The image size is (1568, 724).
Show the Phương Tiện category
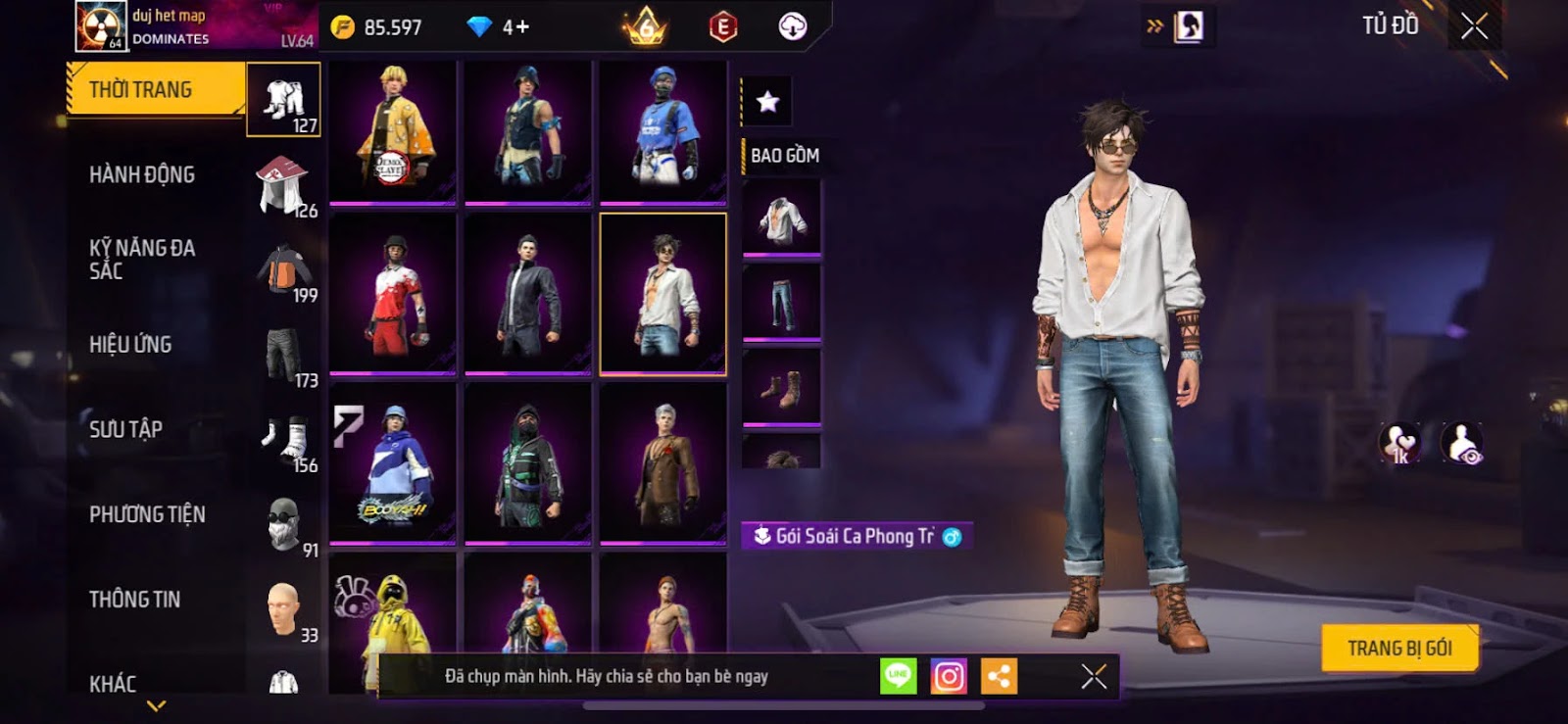click(x=147, y=514)
